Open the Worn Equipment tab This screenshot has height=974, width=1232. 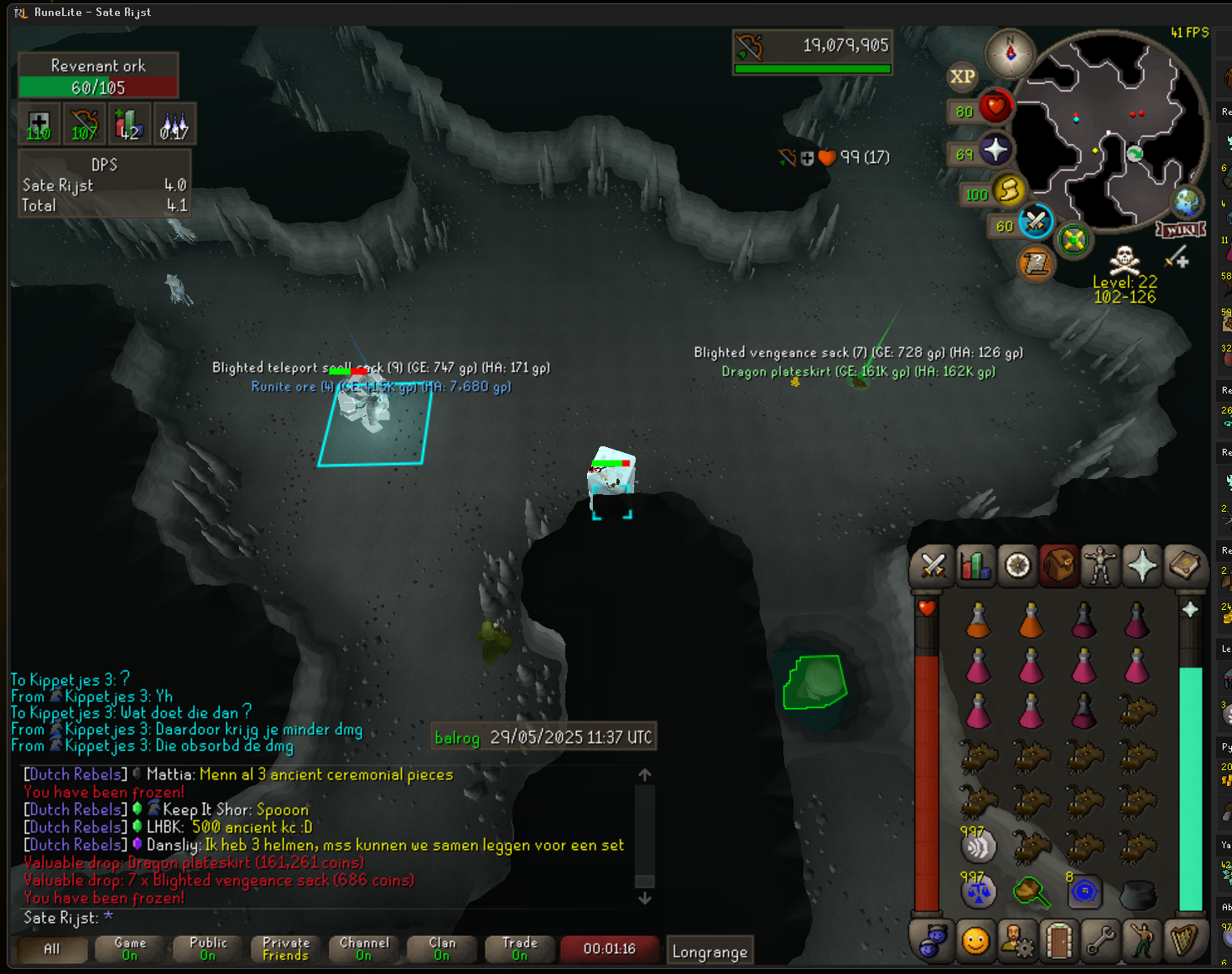pos(1099,565)
